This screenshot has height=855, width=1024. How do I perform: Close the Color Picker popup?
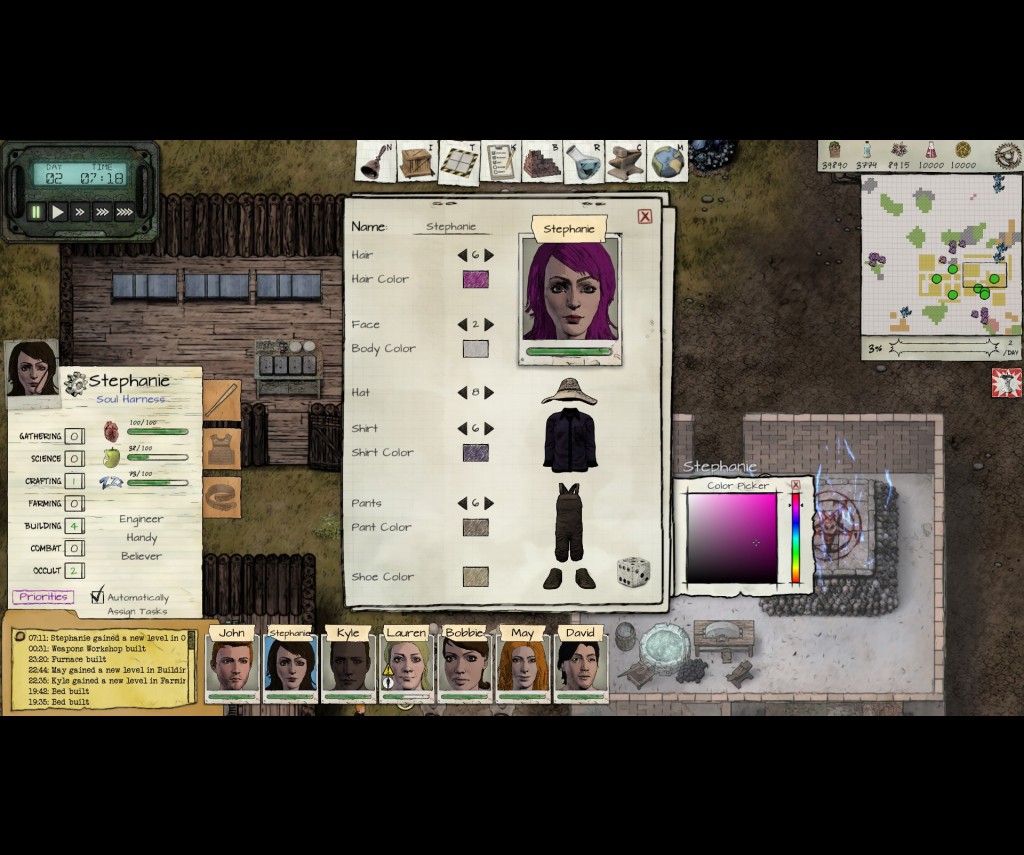(x=796, y=486)
